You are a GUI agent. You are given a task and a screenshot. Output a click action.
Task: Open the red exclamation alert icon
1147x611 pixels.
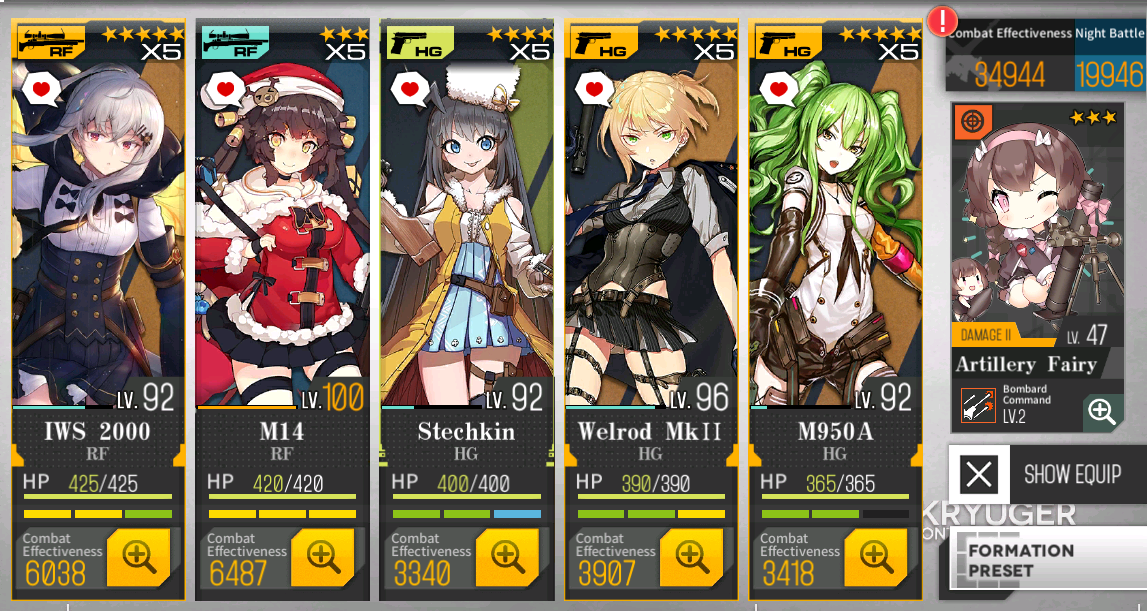pos(941,21)
